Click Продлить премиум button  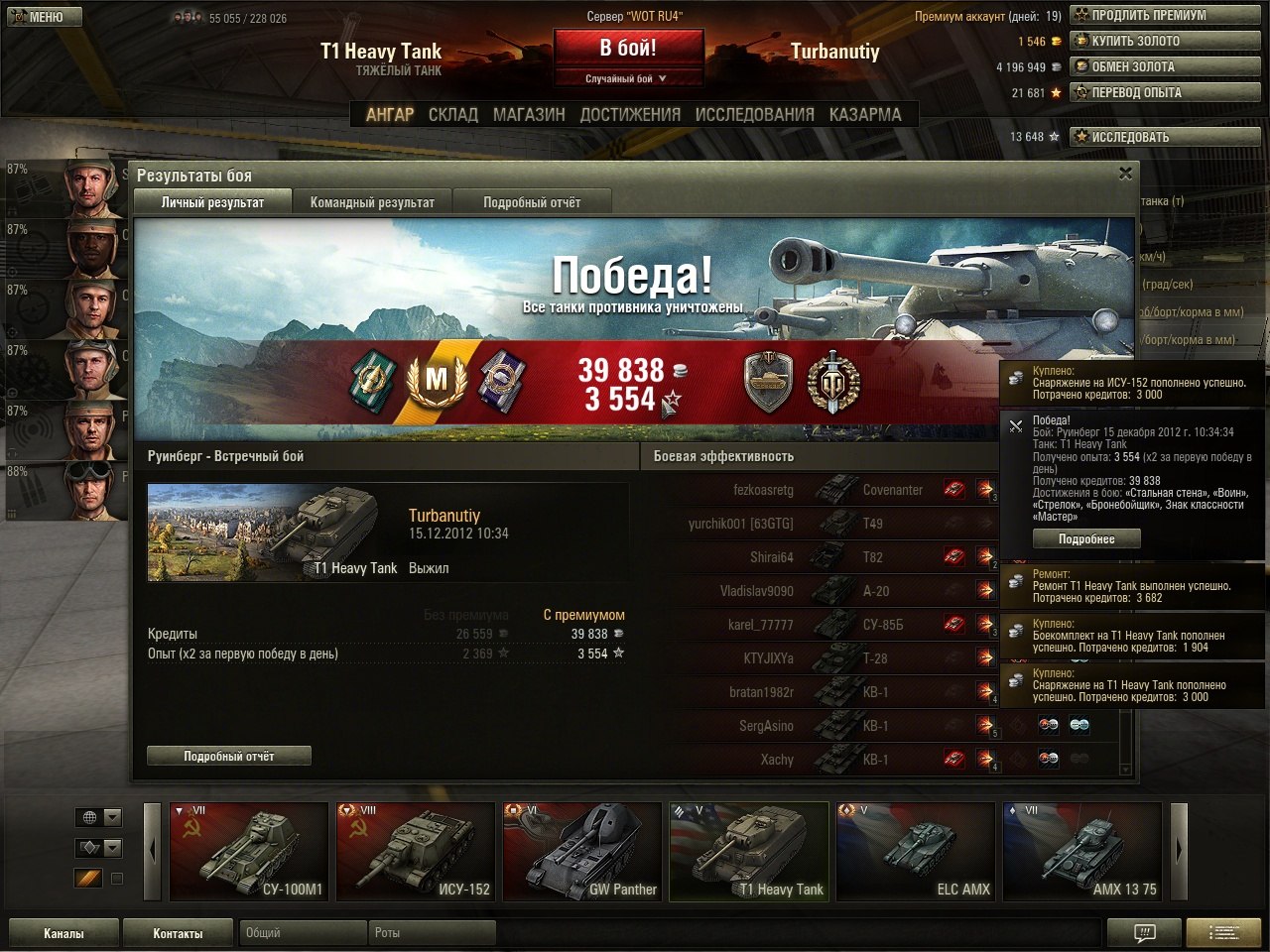pyautogui.click(x=1164, y=15)
